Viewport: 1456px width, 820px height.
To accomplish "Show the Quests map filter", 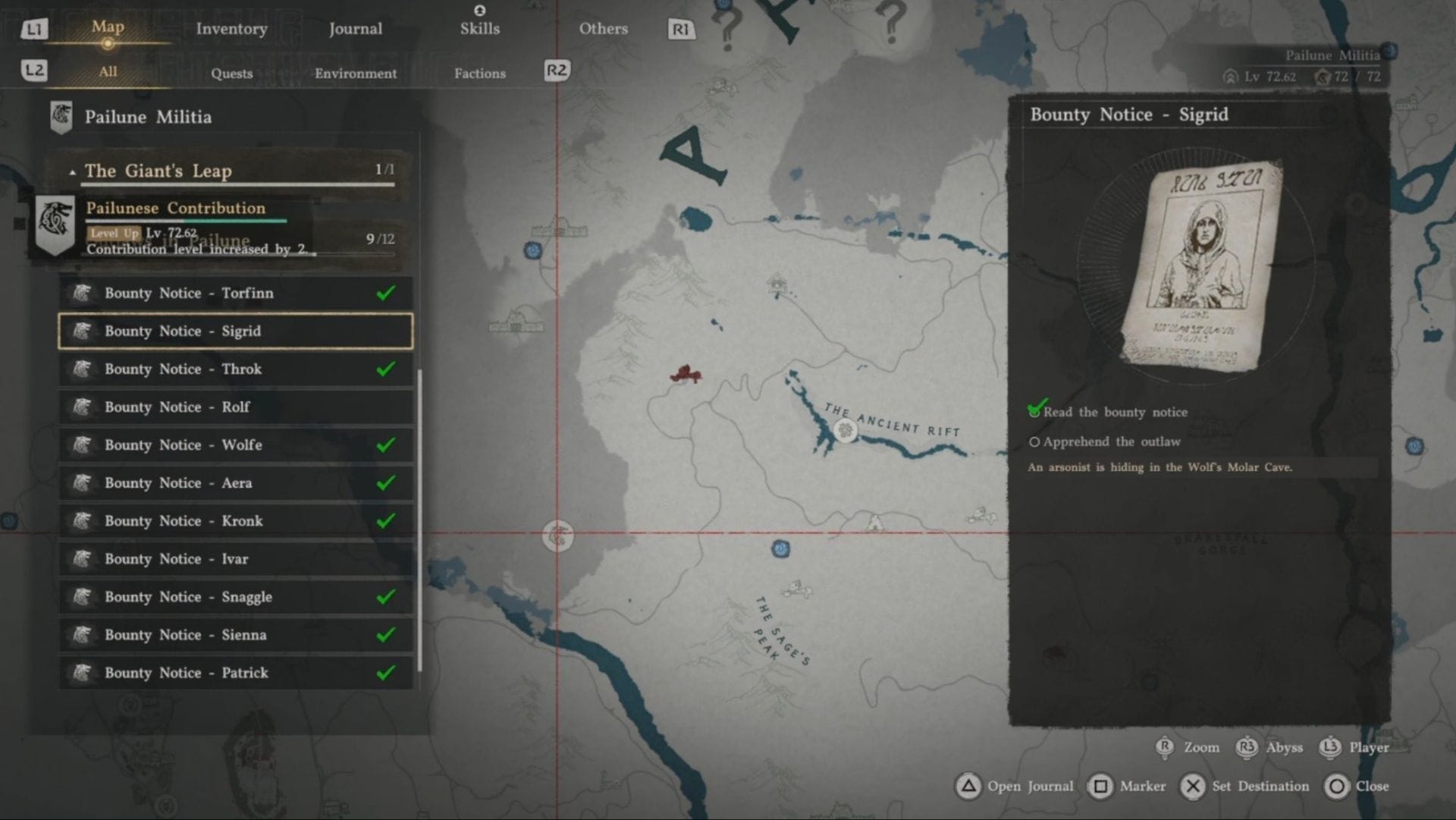I will click(231, 74).
